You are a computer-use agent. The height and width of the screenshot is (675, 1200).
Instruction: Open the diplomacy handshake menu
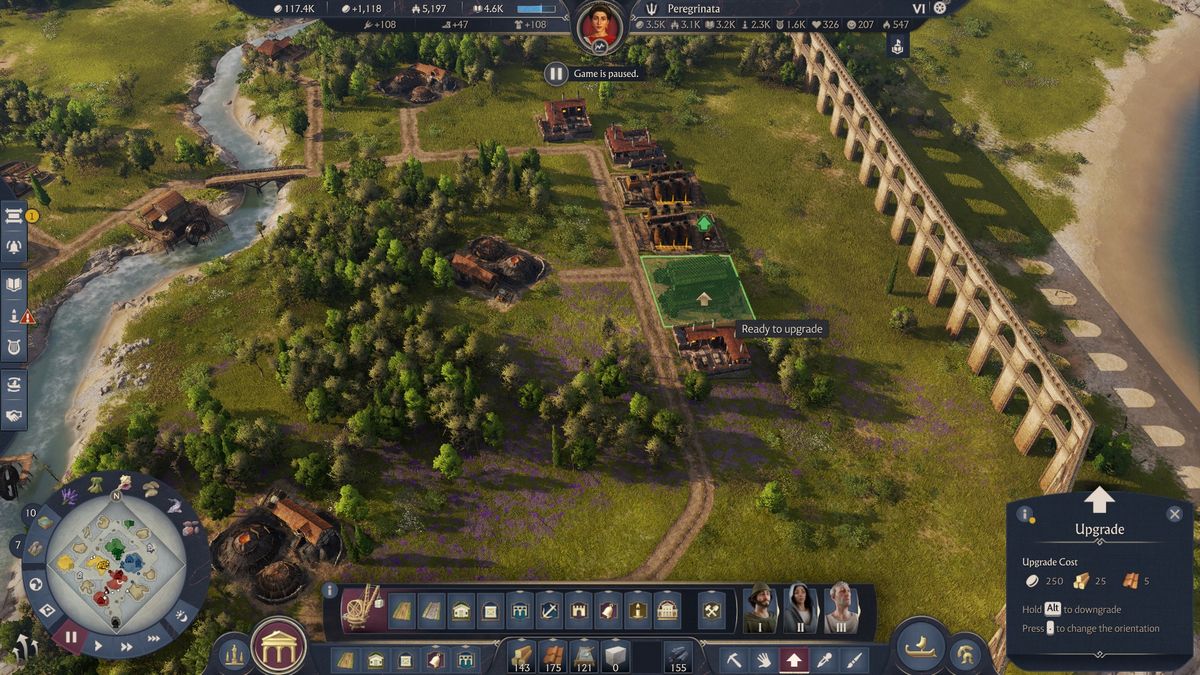14,415
